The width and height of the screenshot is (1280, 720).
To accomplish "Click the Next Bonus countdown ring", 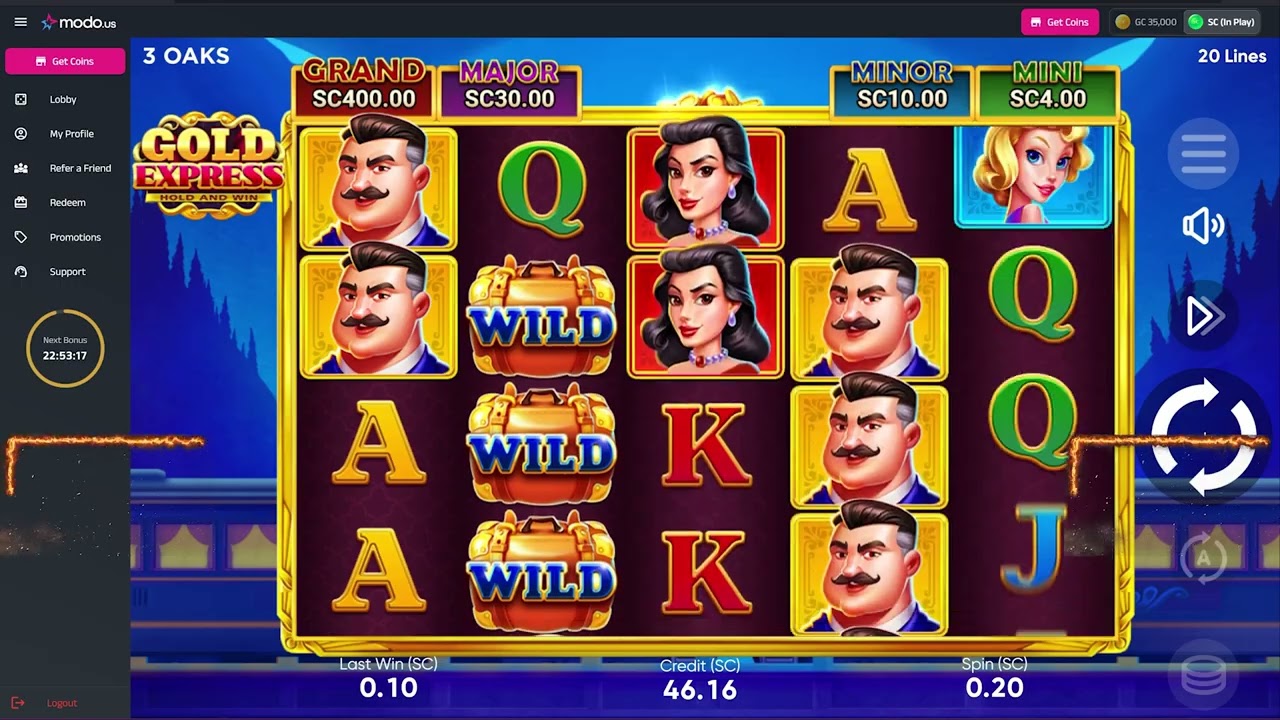I will pos(64,348).
